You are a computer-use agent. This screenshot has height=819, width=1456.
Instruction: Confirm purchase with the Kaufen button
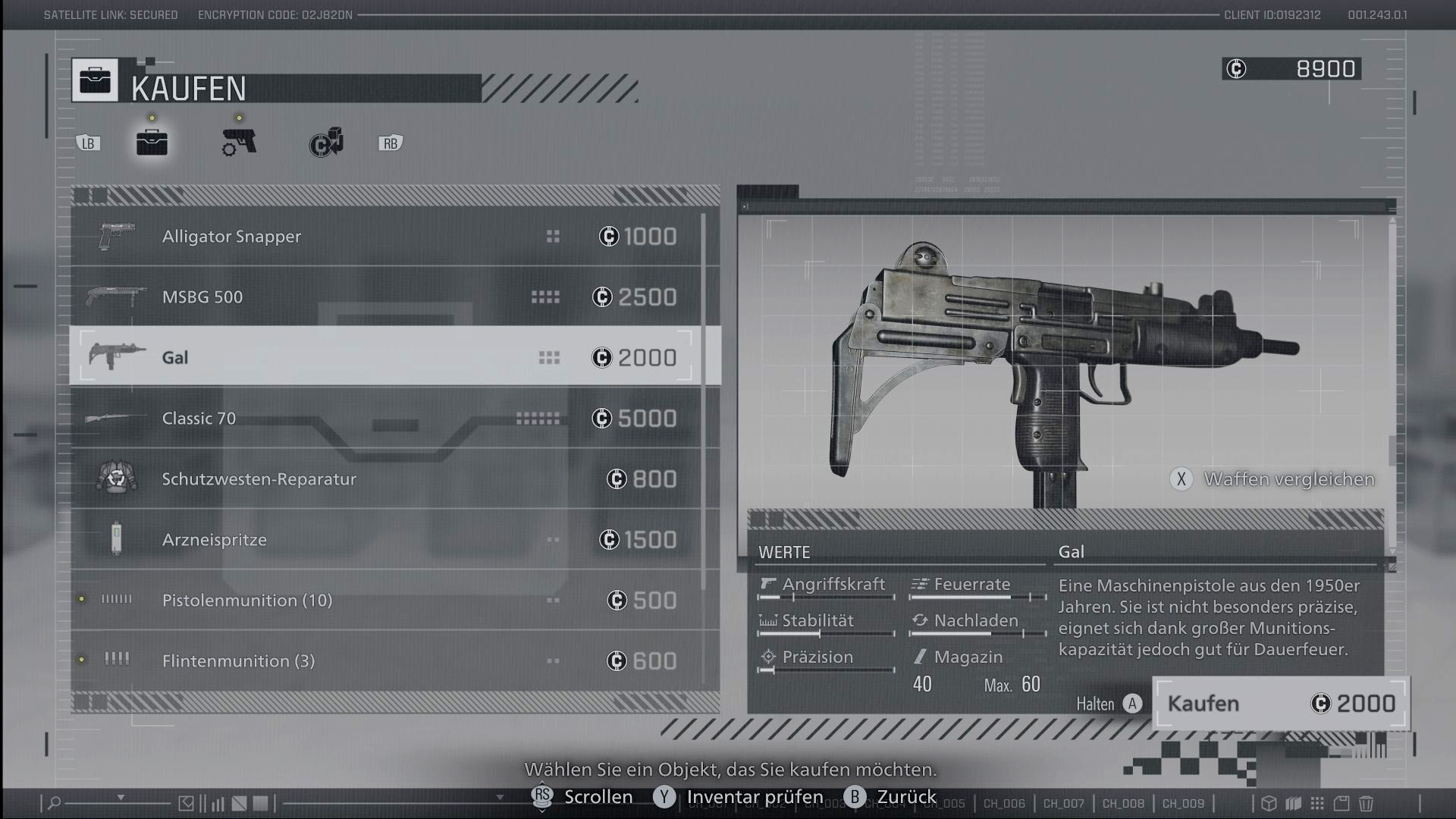coord(1280,704)
